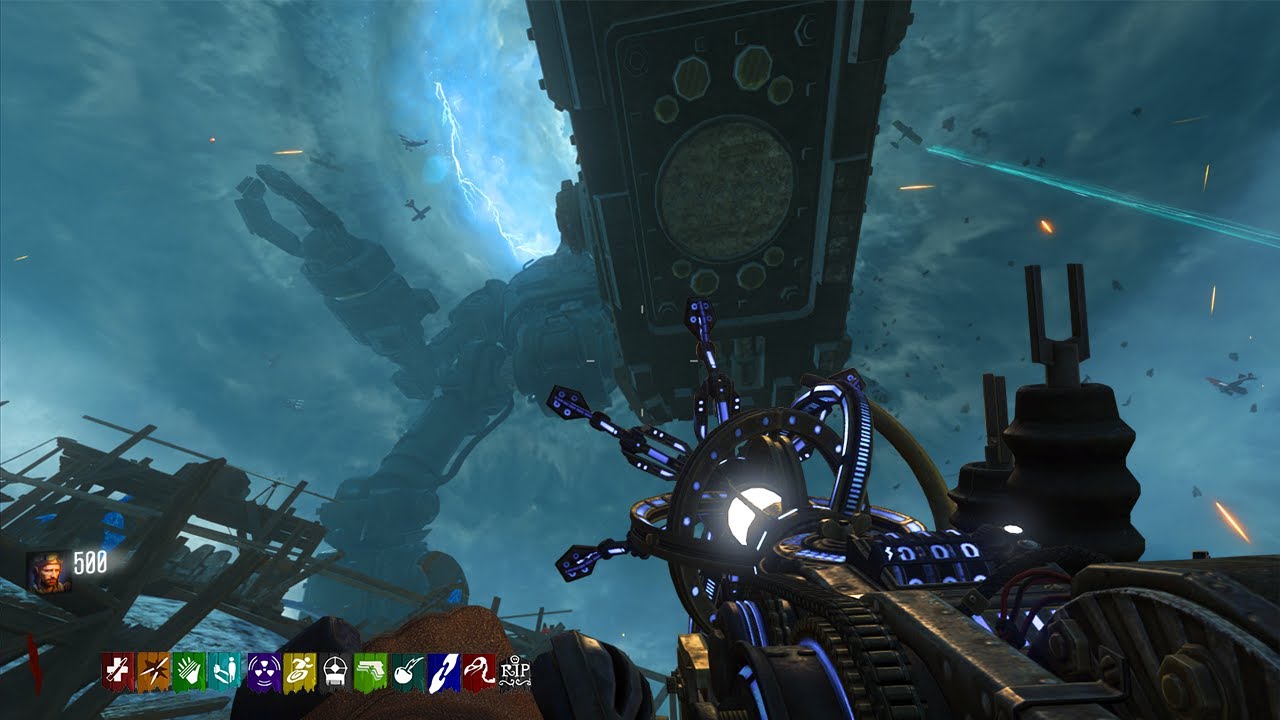Click the dark green Electric Cherry perk icon
Viewport: 1280px width, 720px height.
(x=407, y=671)
